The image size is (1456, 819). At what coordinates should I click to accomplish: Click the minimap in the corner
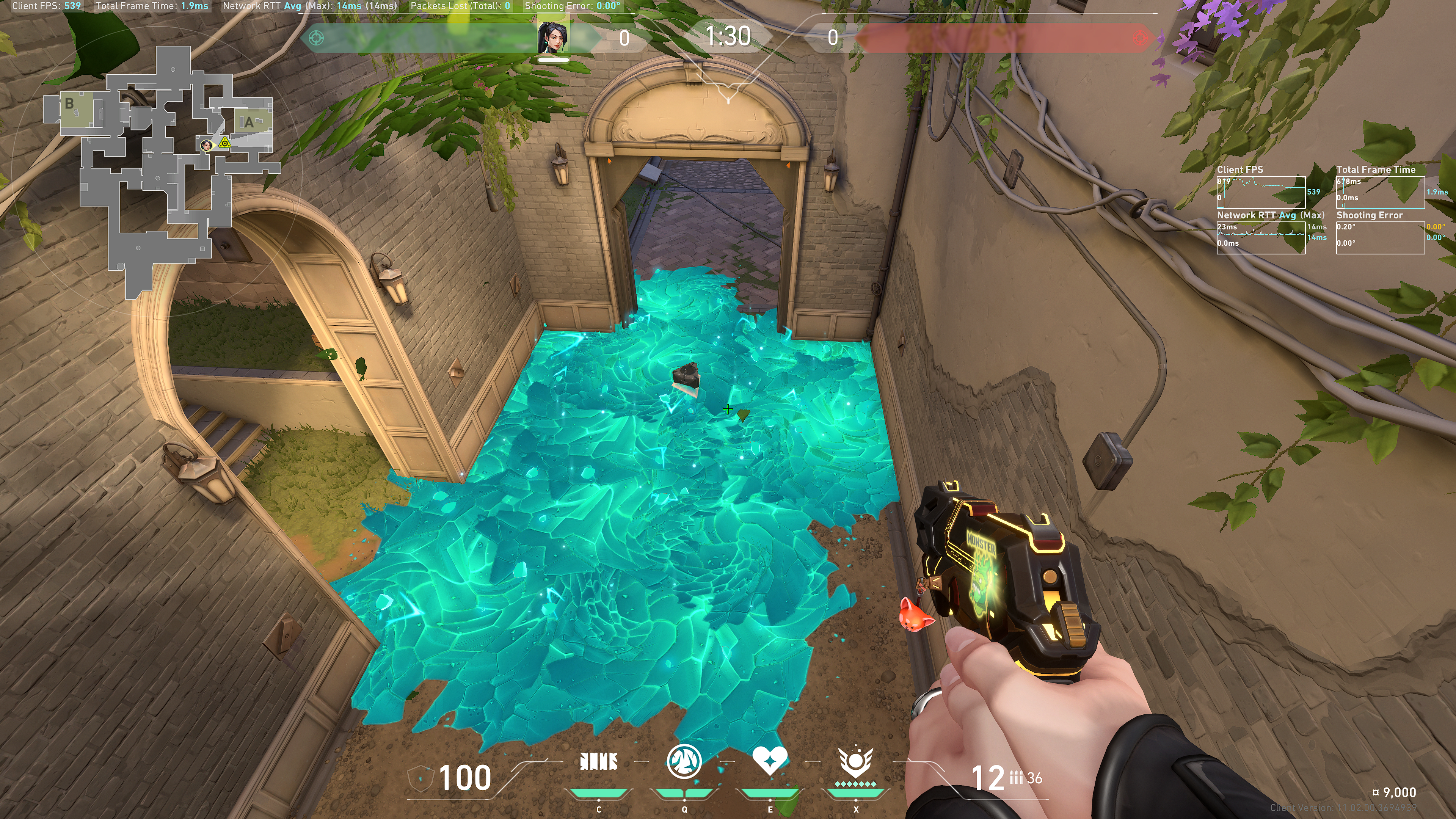point(164,169)
